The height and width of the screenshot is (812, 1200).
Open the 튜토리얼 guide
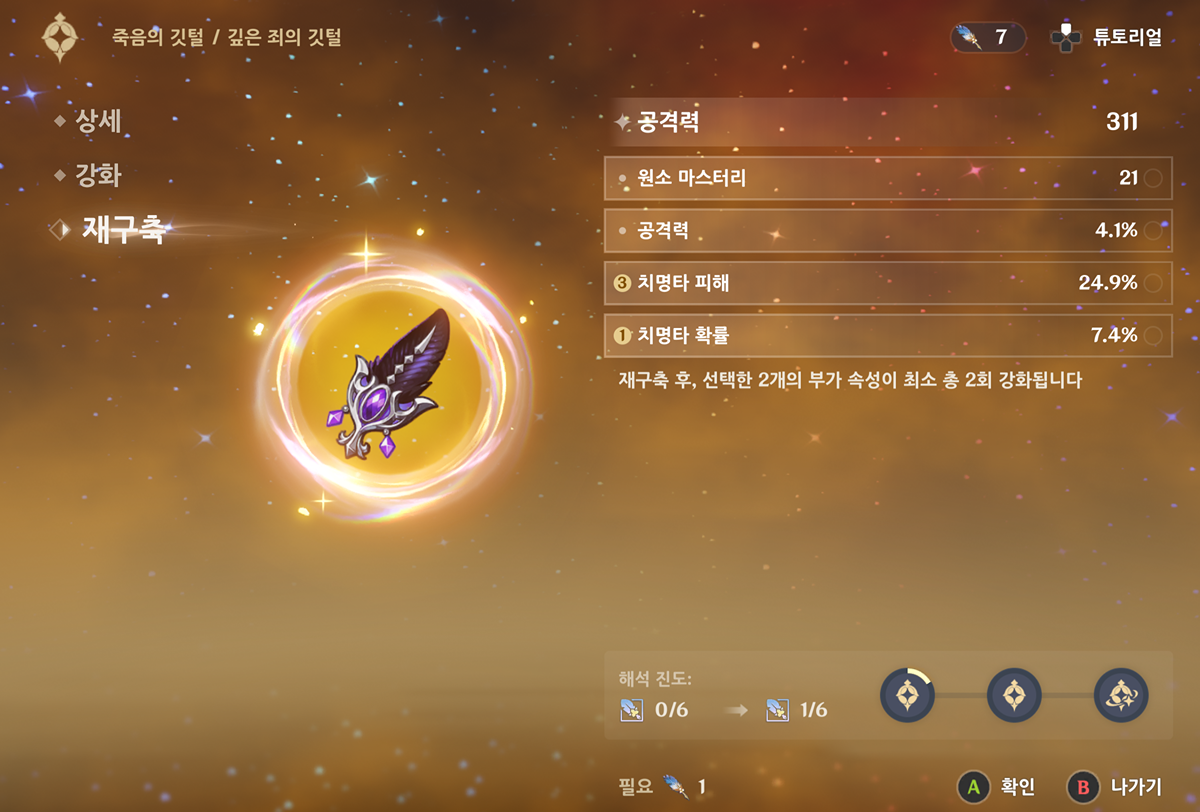[1106, 38]
